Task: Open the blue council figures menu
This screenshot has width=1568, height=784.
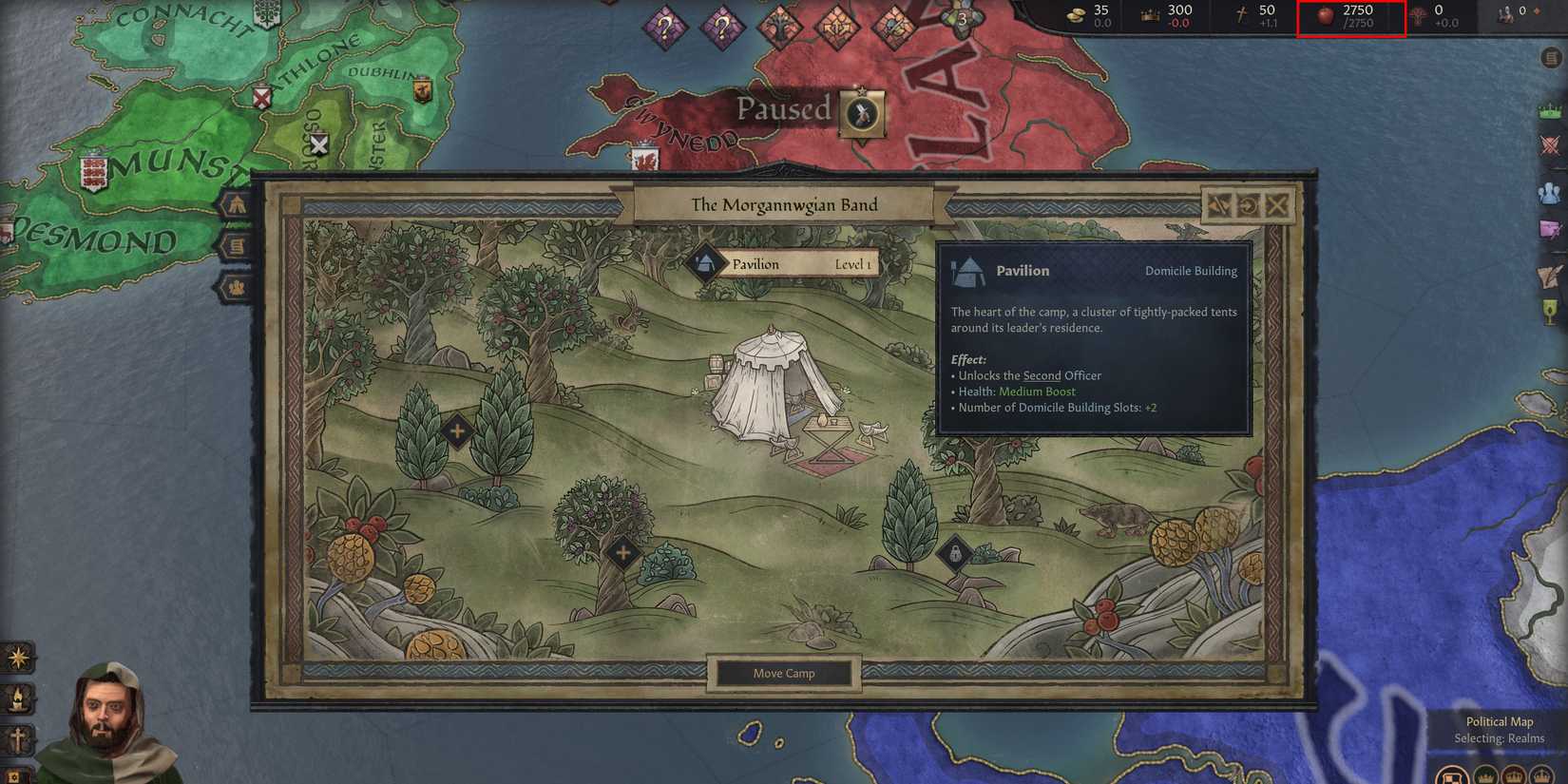Action: point(1550,193)
